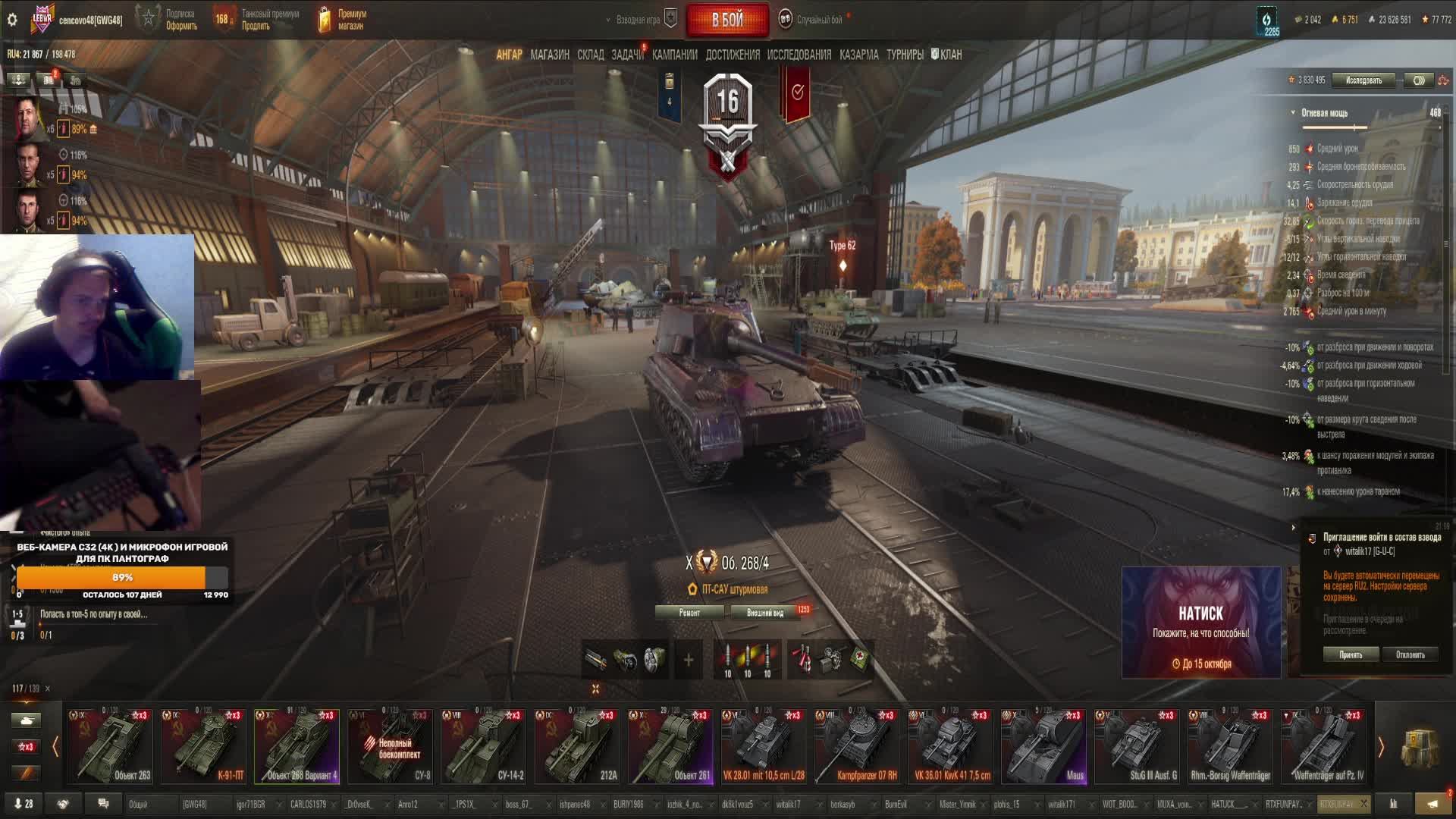Screen dimensions: 1456x819
Task: Open the КАМПАНИИ tab
Action: (674, 55)
